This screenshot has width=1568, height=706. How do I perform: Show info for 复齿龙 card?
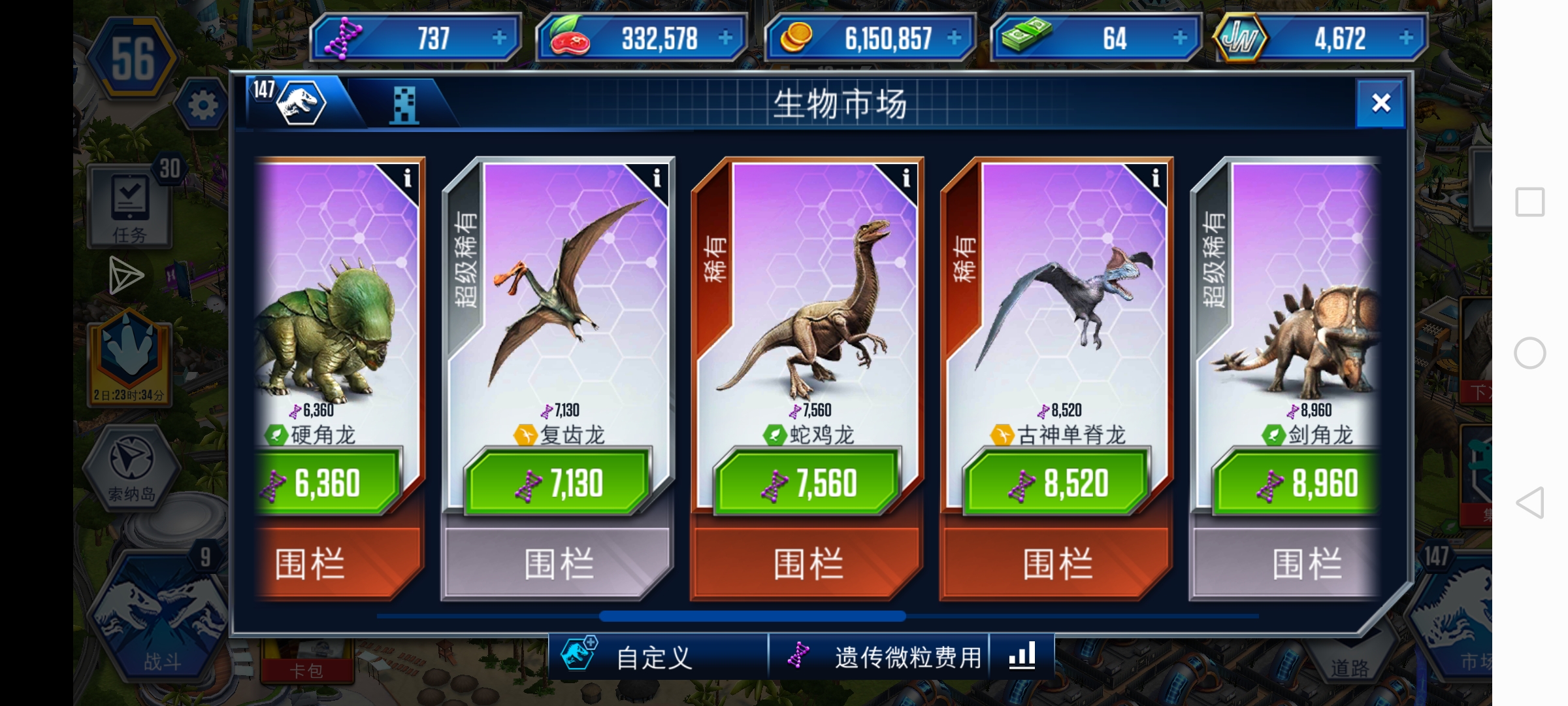(657, 178)
